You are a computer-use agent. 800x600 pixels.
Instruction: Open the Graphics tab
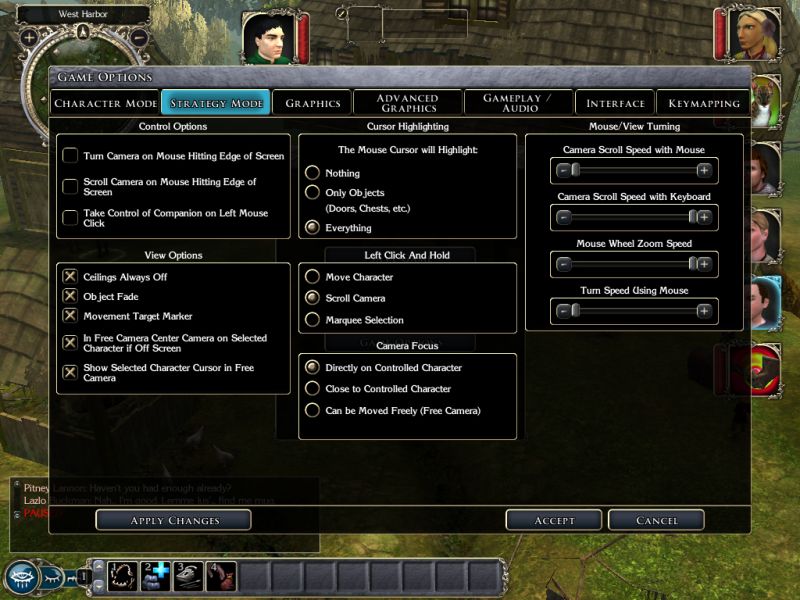tap(313, 103)
